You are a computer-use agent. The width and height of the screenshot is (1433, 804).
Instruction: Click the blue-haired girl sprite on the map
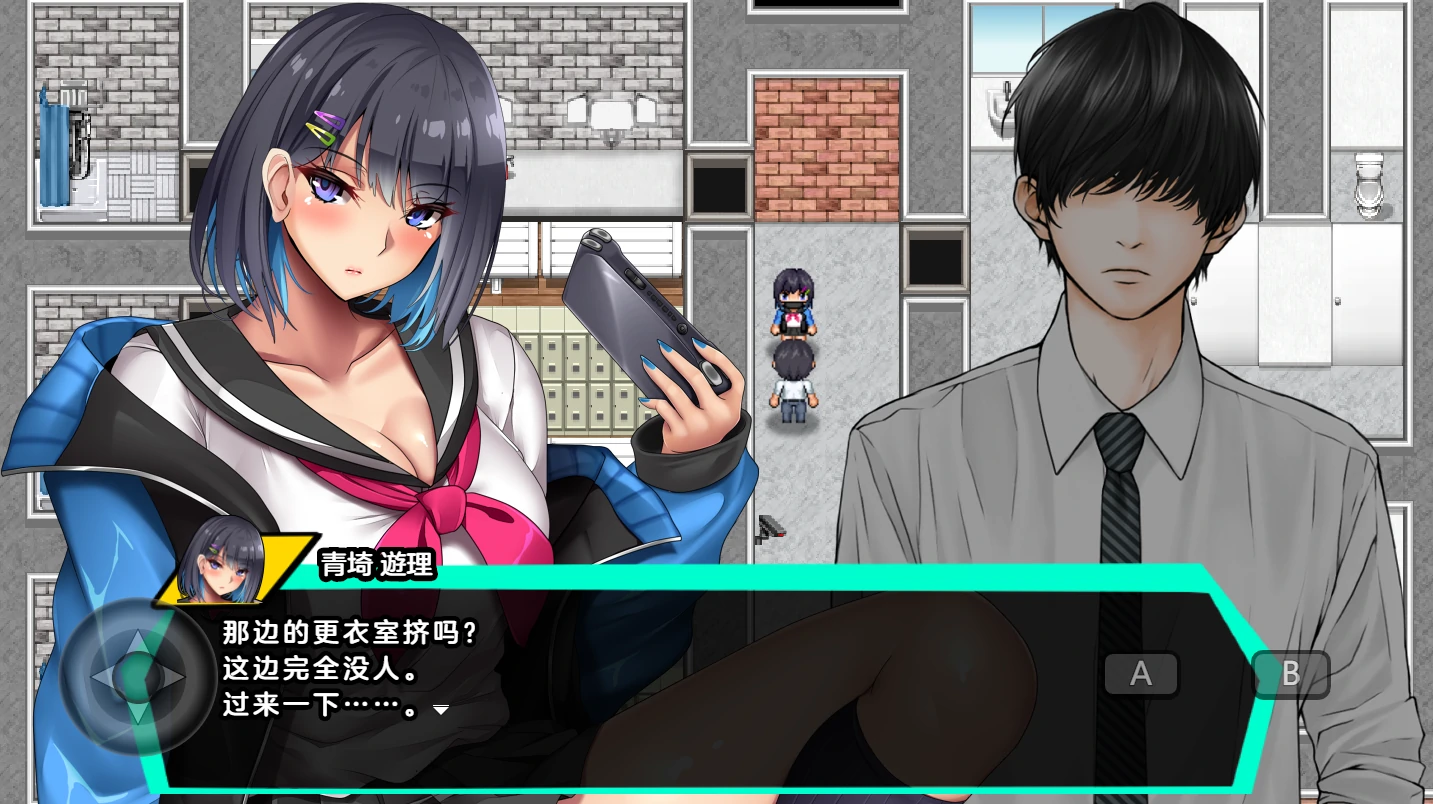coord(791,300)
